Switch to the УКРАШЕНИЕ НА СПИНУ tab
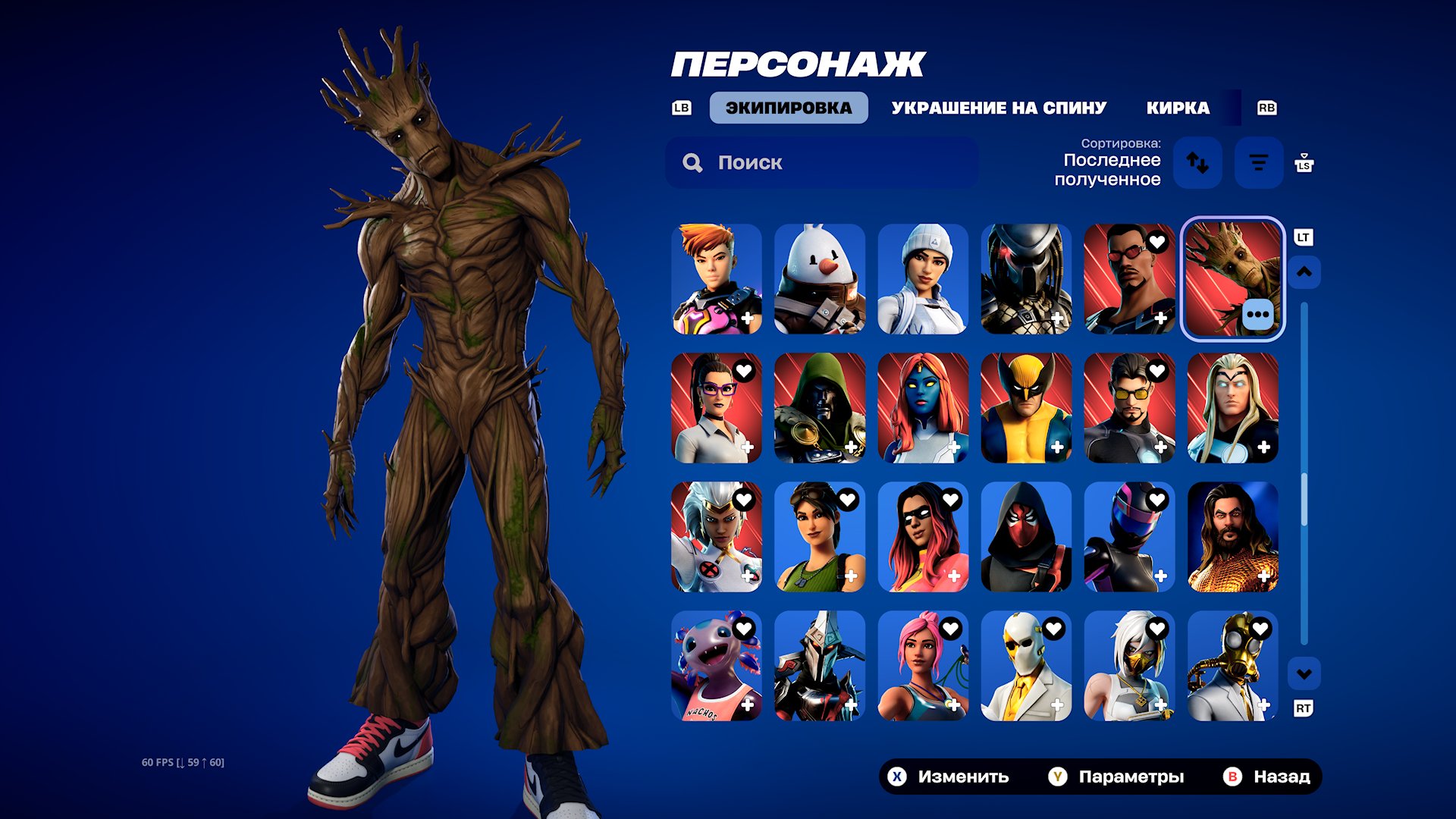The height and width of the screenshot is (819, 1456). (999, 108)
